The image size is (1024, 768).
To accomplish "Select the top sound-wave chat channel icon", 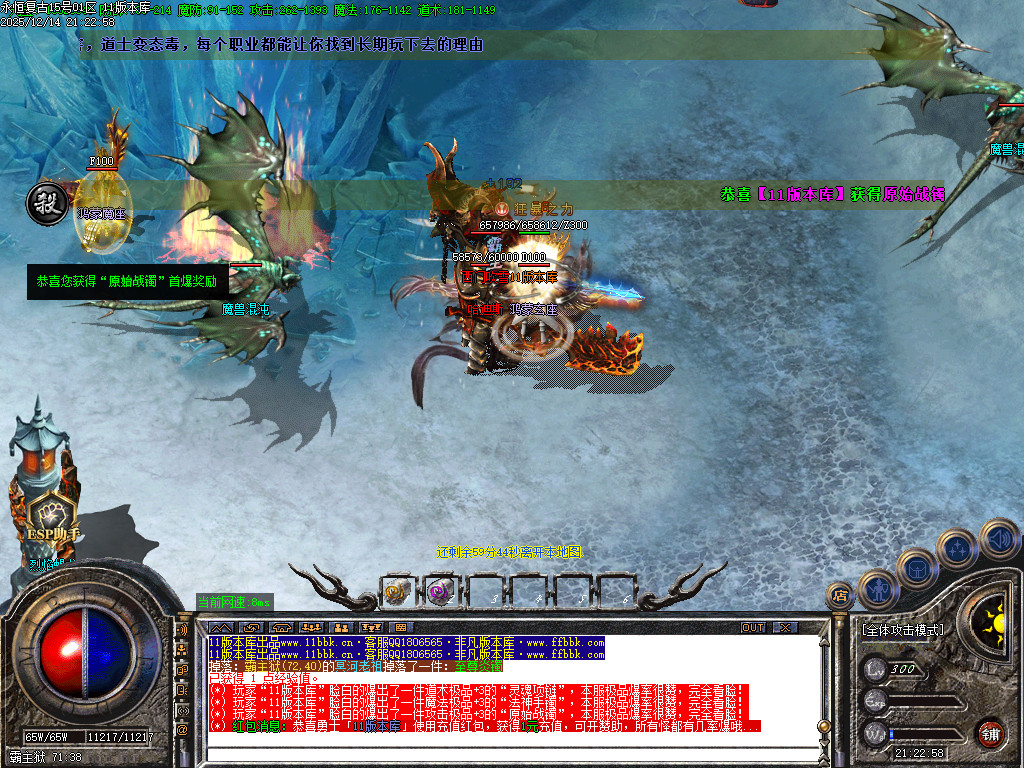I will point(183,632).
